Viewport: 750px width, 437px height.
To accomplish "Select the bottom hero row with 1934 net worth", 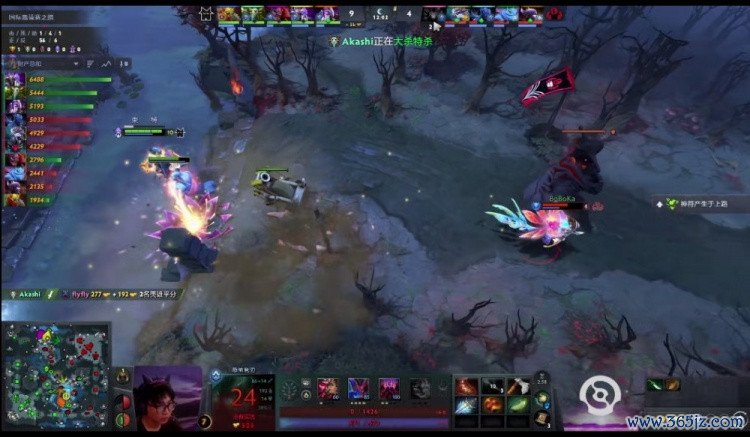I will click(40, 199).
